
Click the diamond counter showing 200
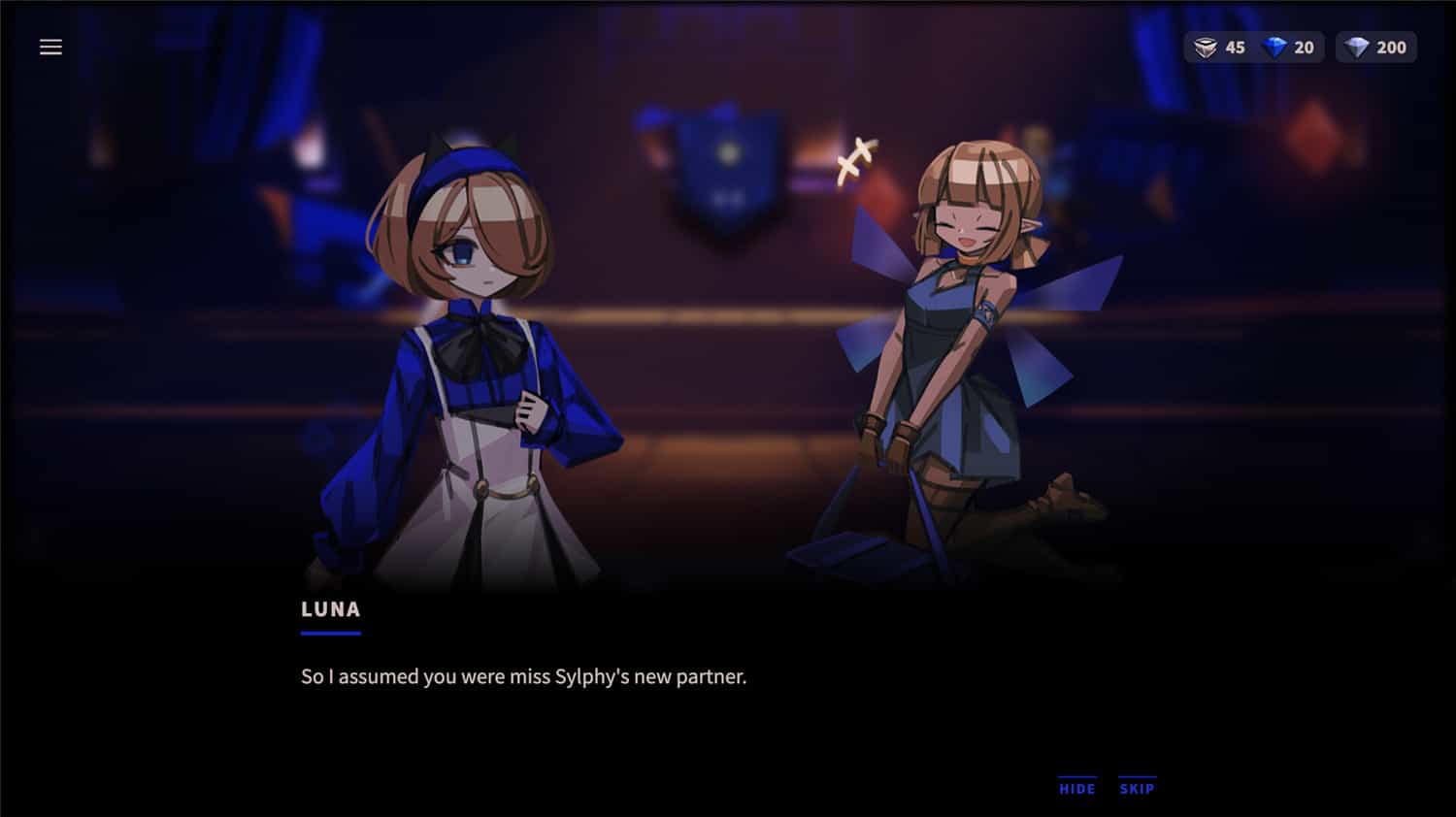(1390, 46)
